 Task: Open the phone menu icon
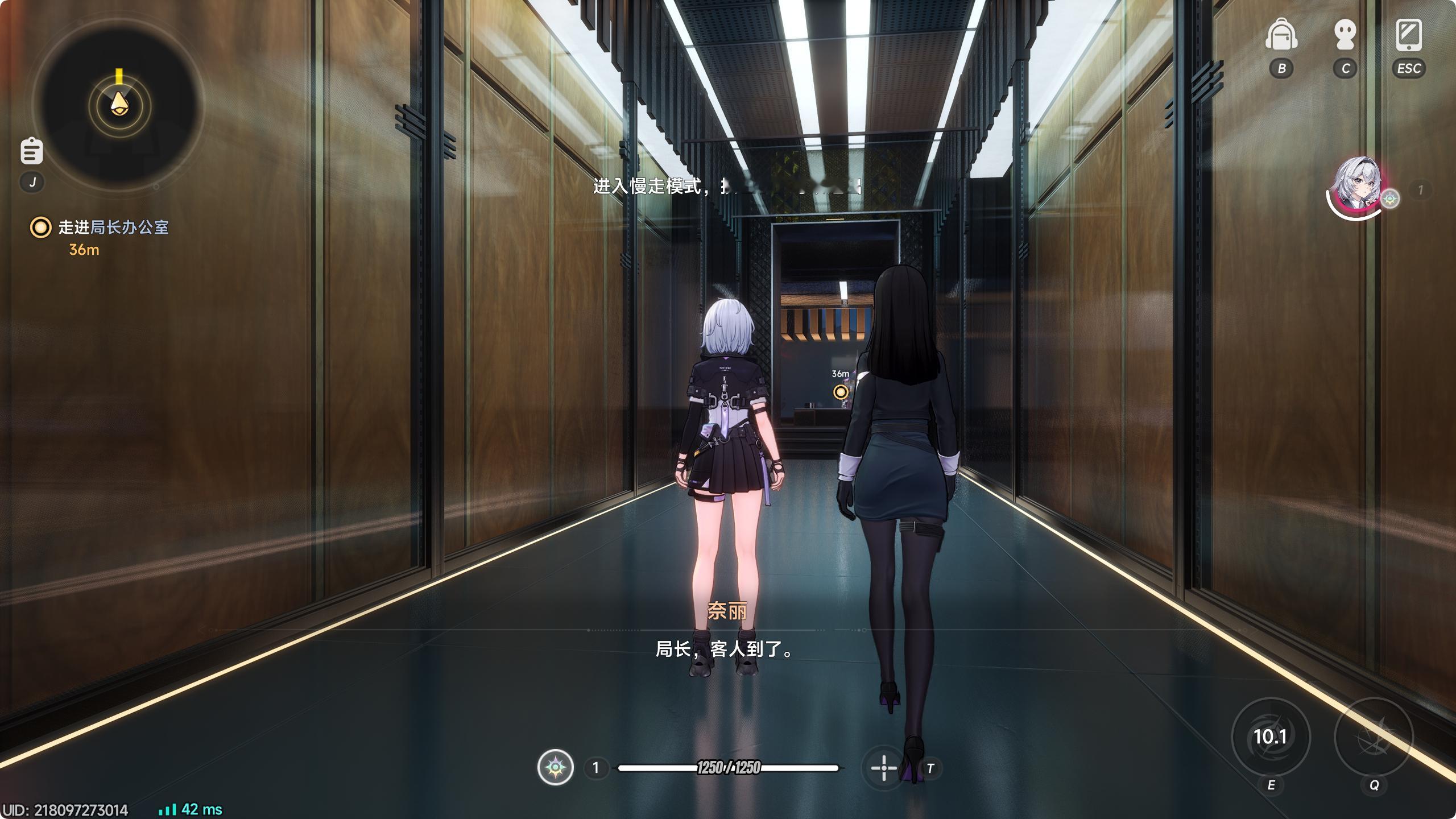point(1409,35)
